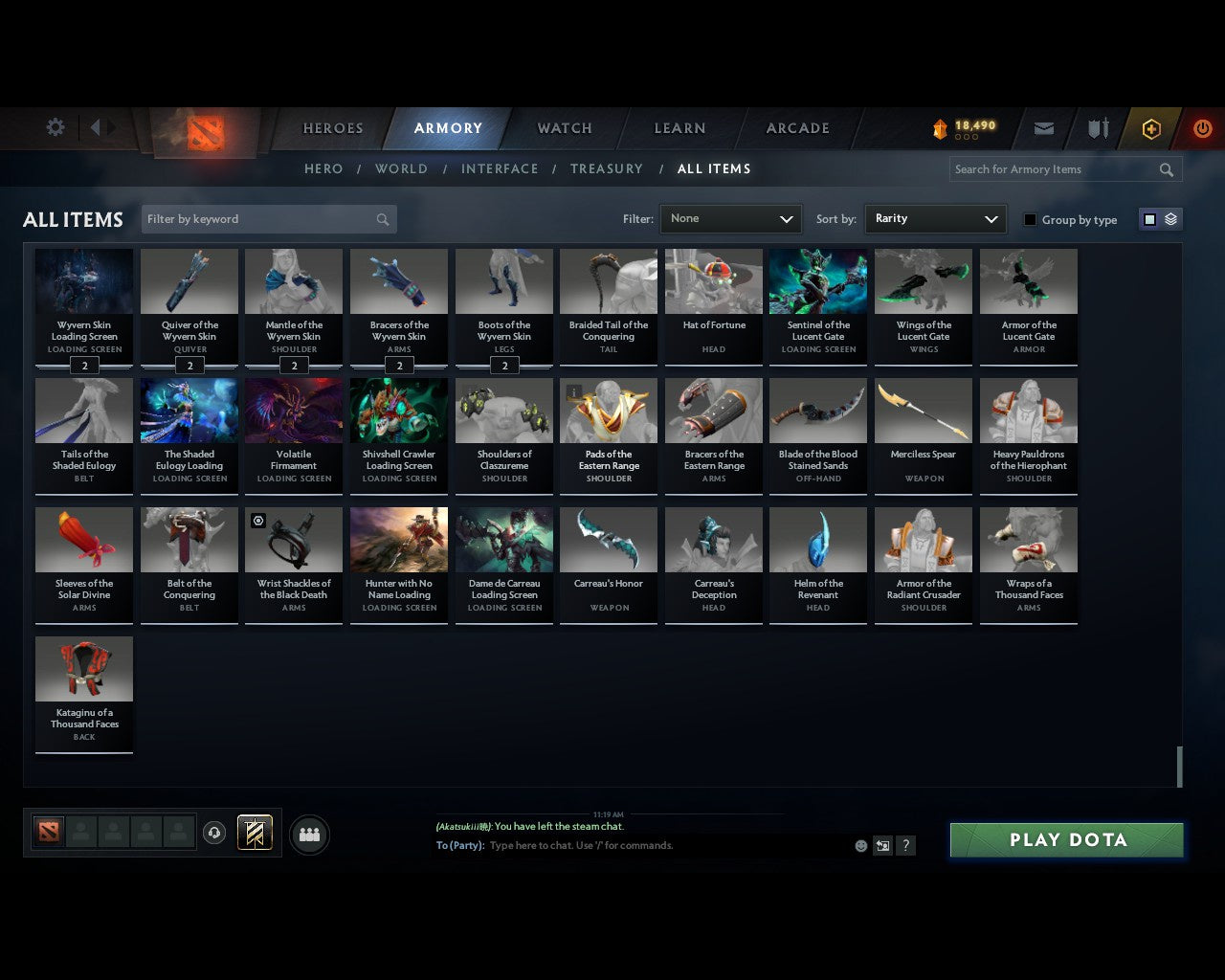Open Dota Plus via the gold hexagon icon

(1151, 128)
